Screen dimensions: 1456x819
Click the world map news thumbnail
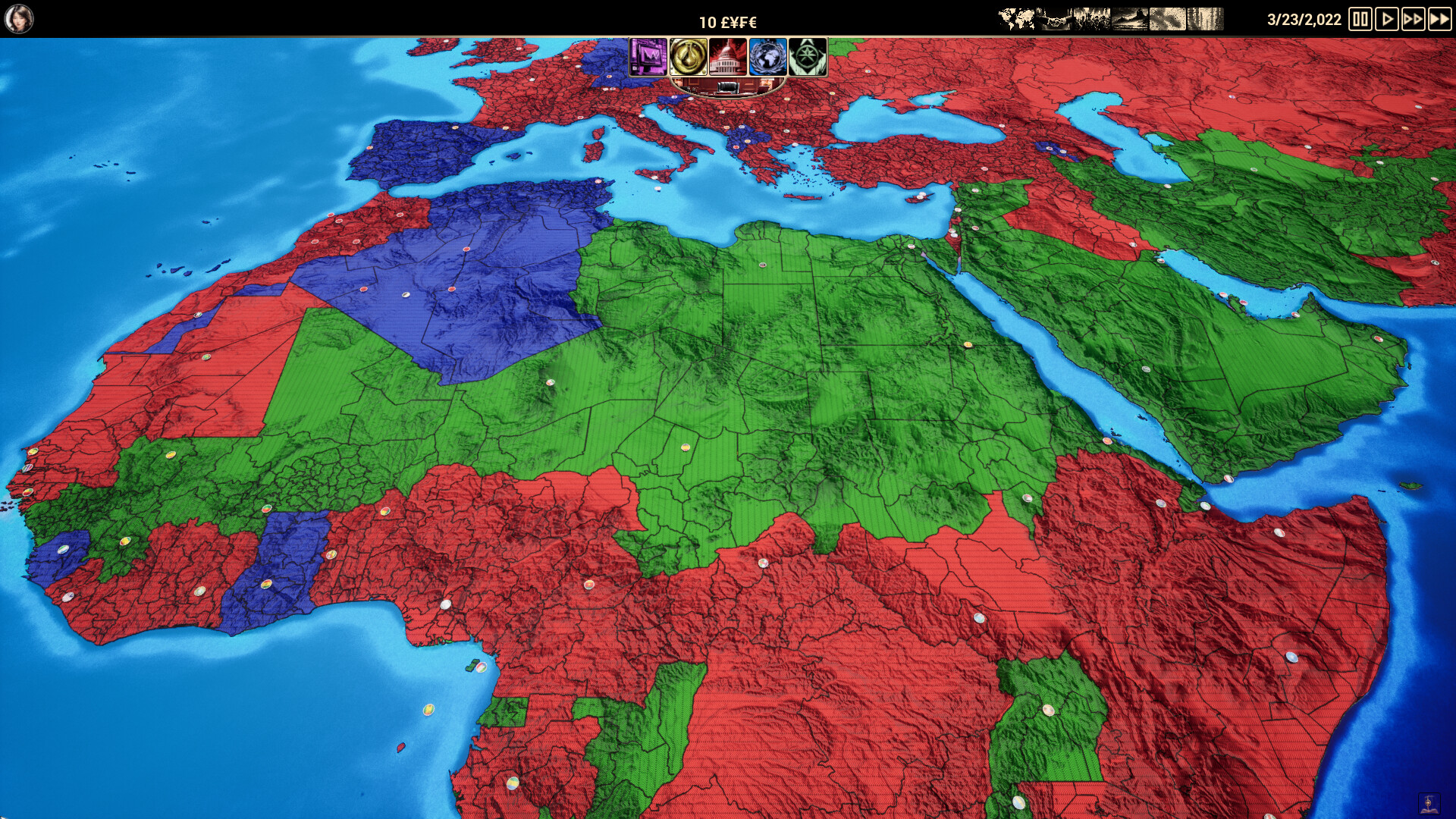(1015, 17)
